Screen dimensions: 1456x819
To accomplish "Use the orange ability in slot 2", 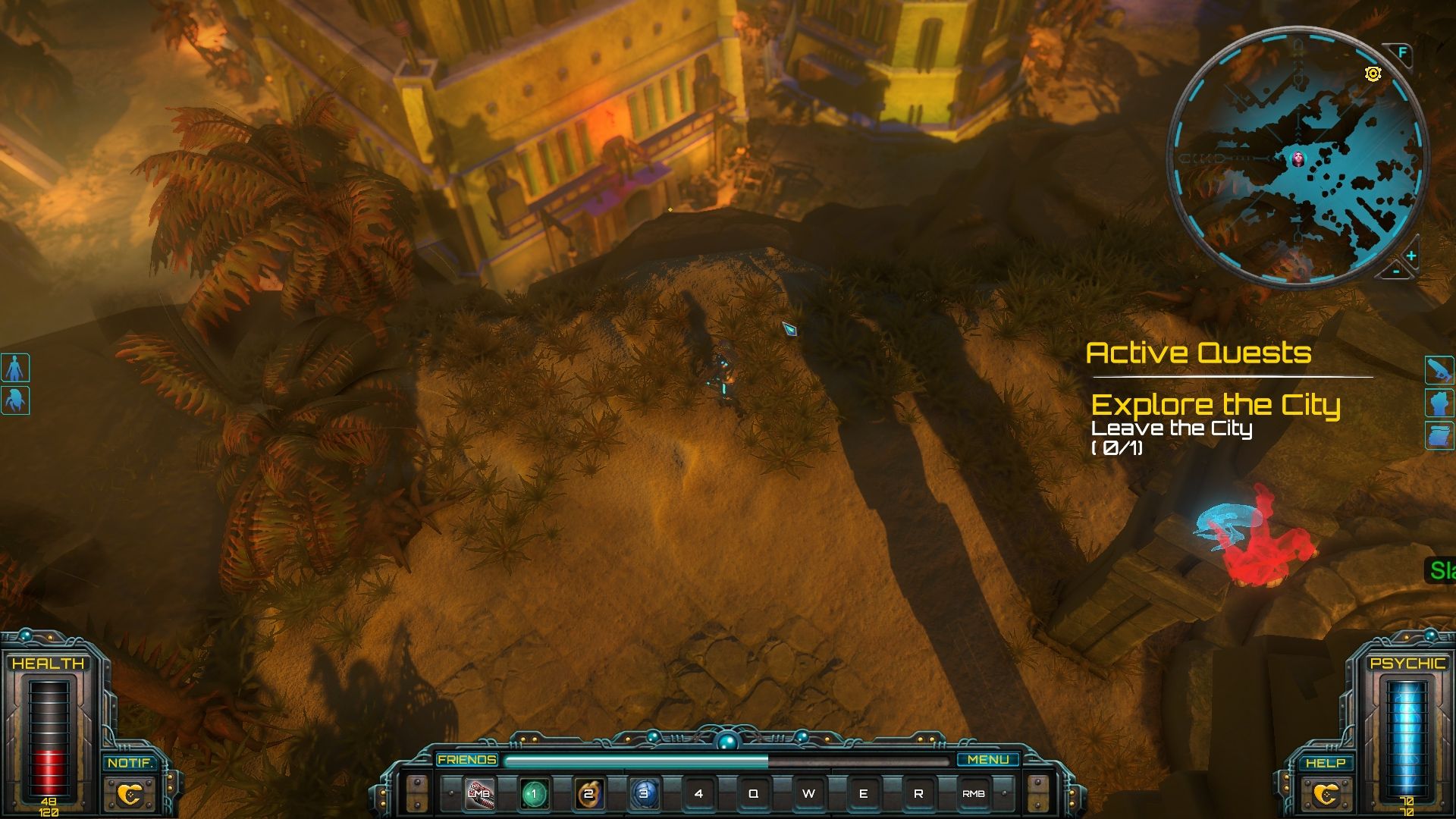I will coord(588,794).
